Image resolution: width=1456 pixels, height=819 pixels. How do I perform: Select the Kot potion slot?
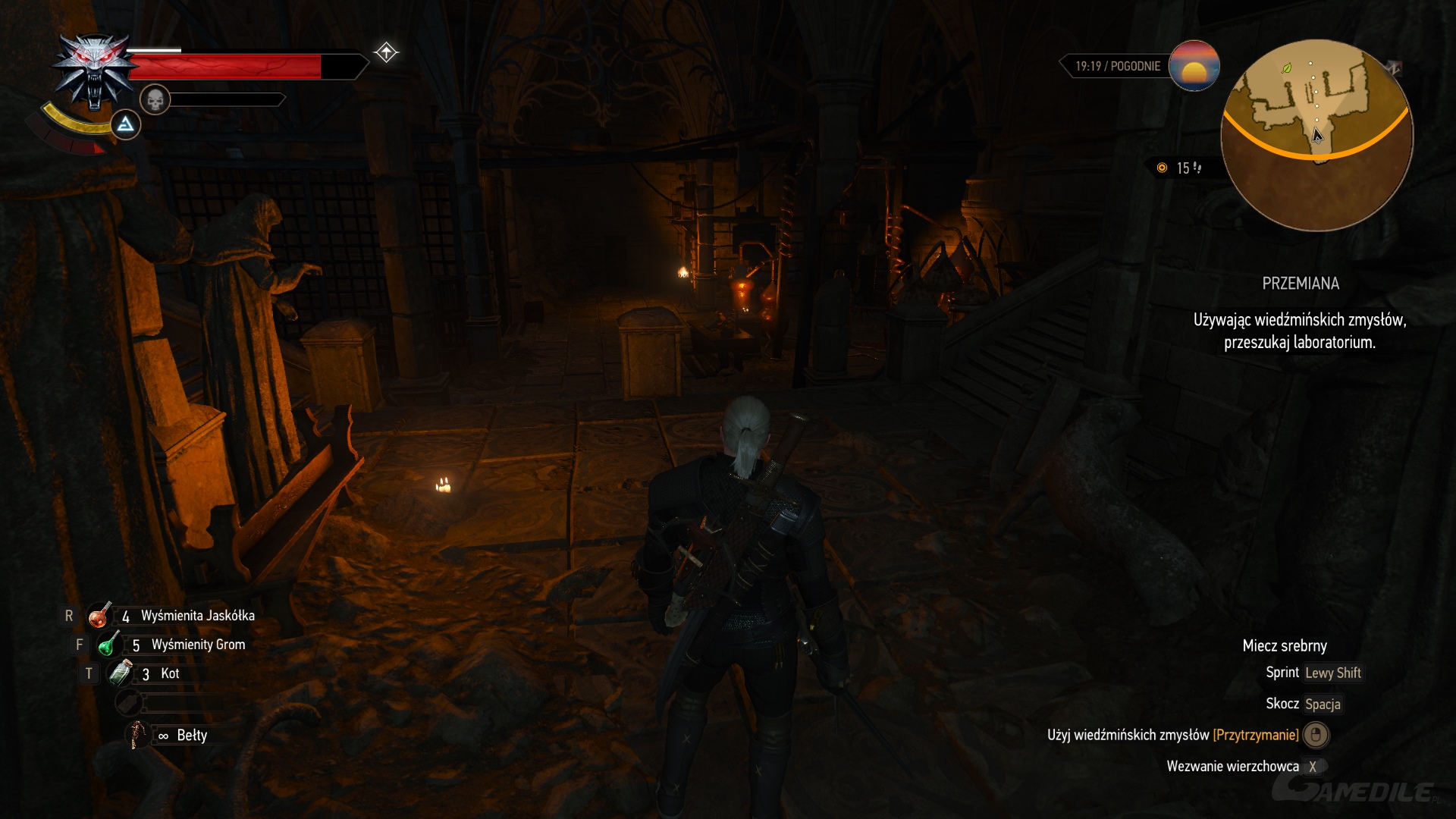click(x=121, y=673)
